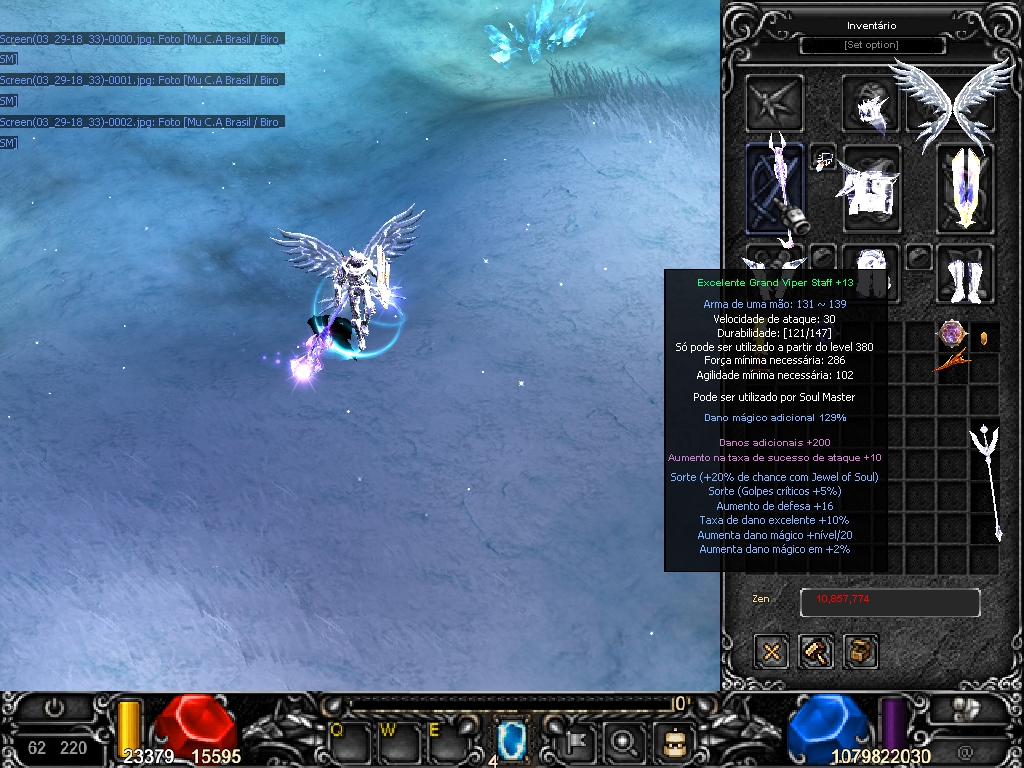Image resolution: width=1024 pixels, height=768 pixels.
Task: Select the equipped boots slot
Action: coord(965,273)
